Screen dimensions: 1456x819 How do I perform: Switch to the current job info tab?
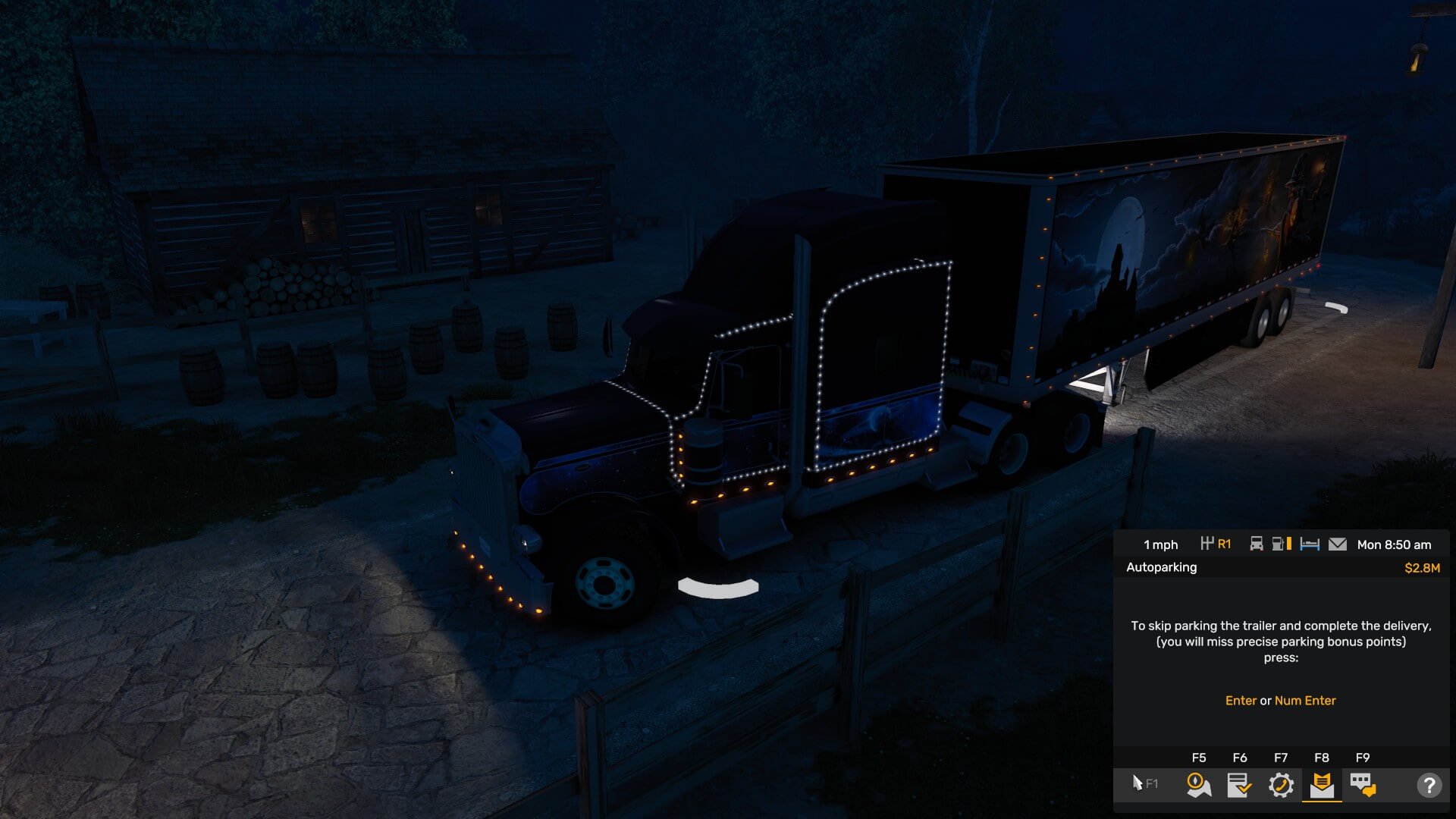coord(1239,785)
